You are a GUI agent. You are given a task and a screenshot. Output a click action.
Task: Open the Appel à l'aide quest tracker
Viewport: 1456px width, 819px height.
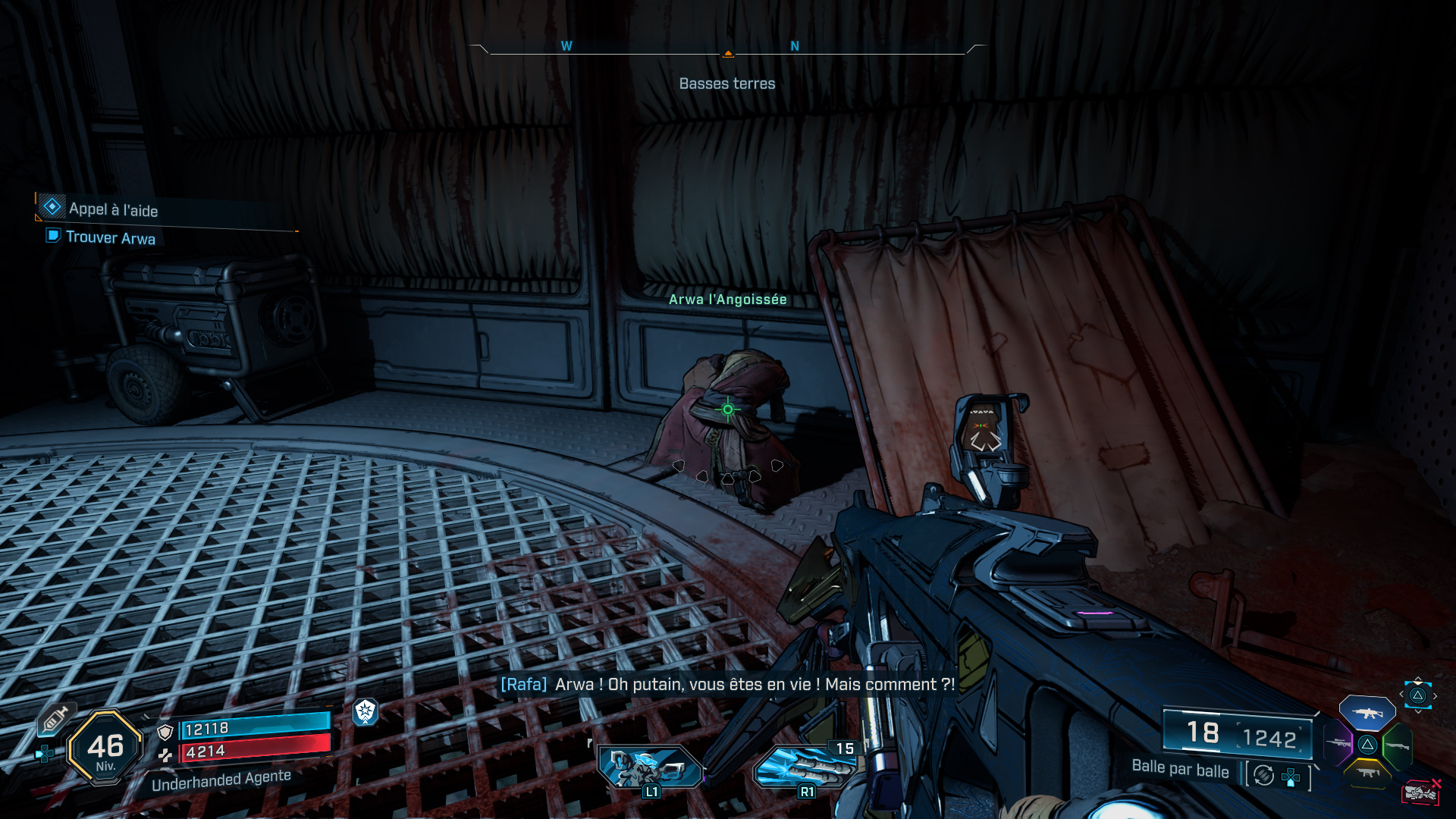coord(113,209)
